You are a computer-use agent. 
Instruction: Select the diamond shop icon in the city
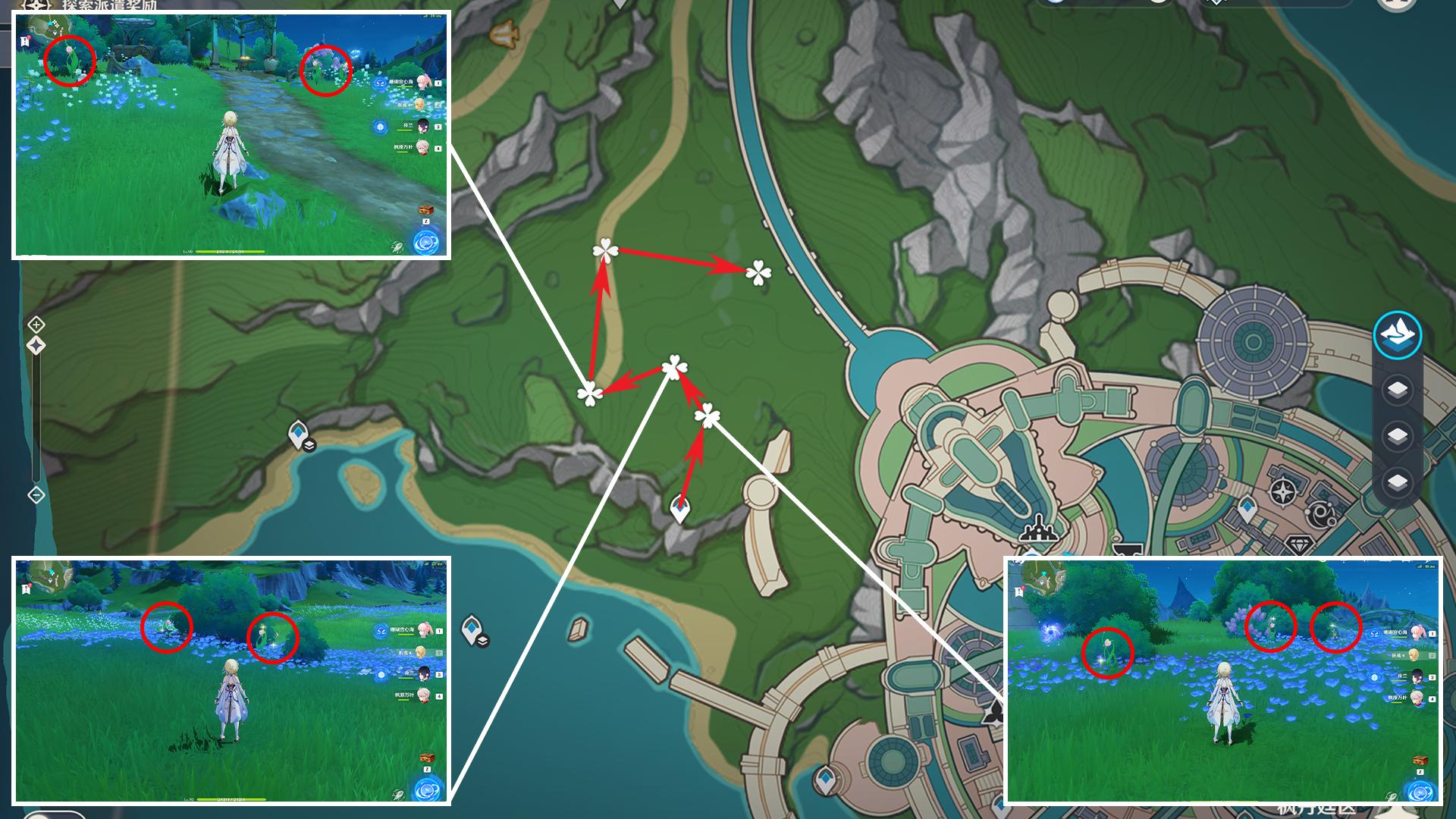[1304, 546]
